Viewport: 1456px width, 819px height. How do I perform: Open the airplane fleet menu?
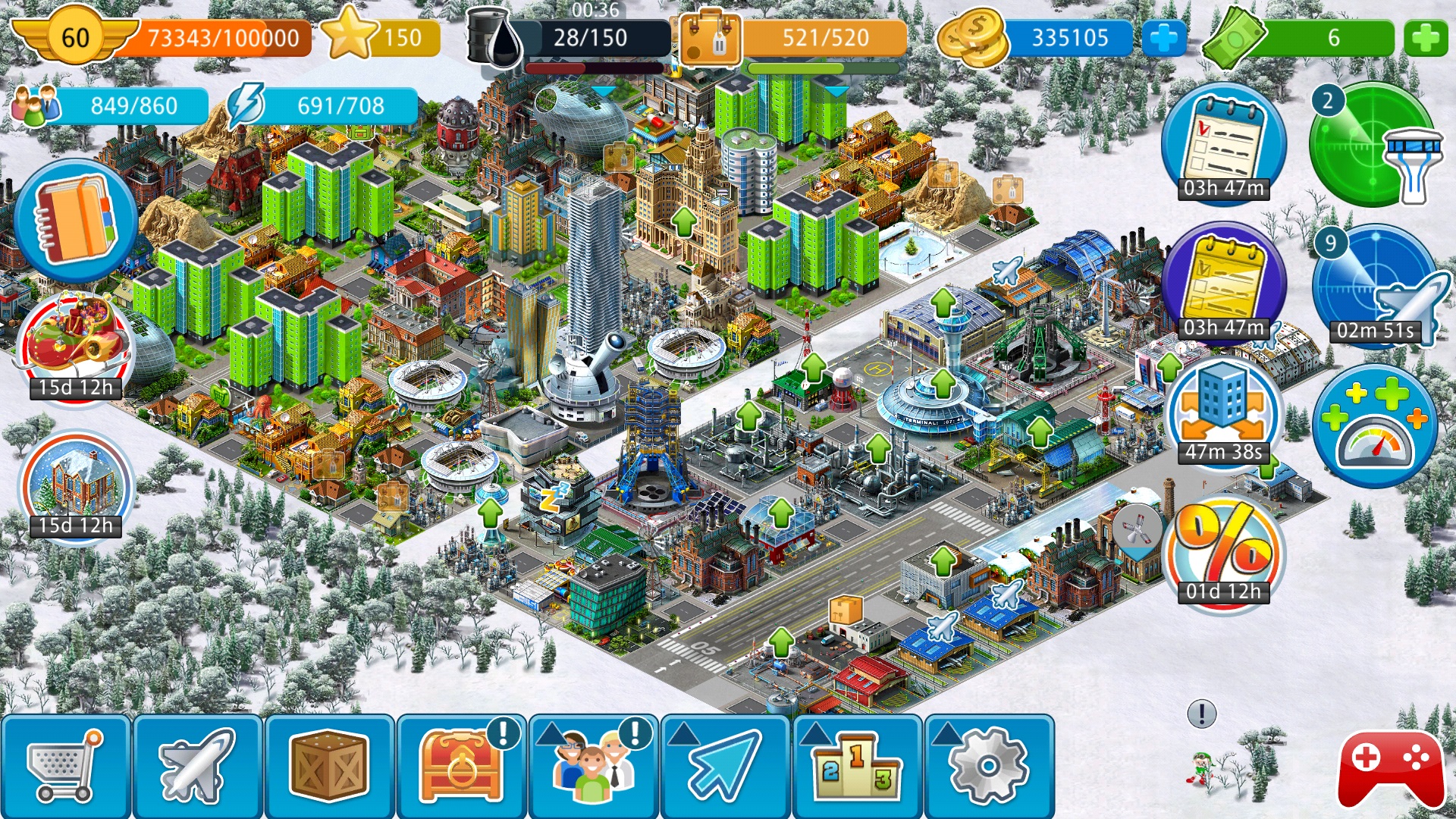[x=197, y=766]
